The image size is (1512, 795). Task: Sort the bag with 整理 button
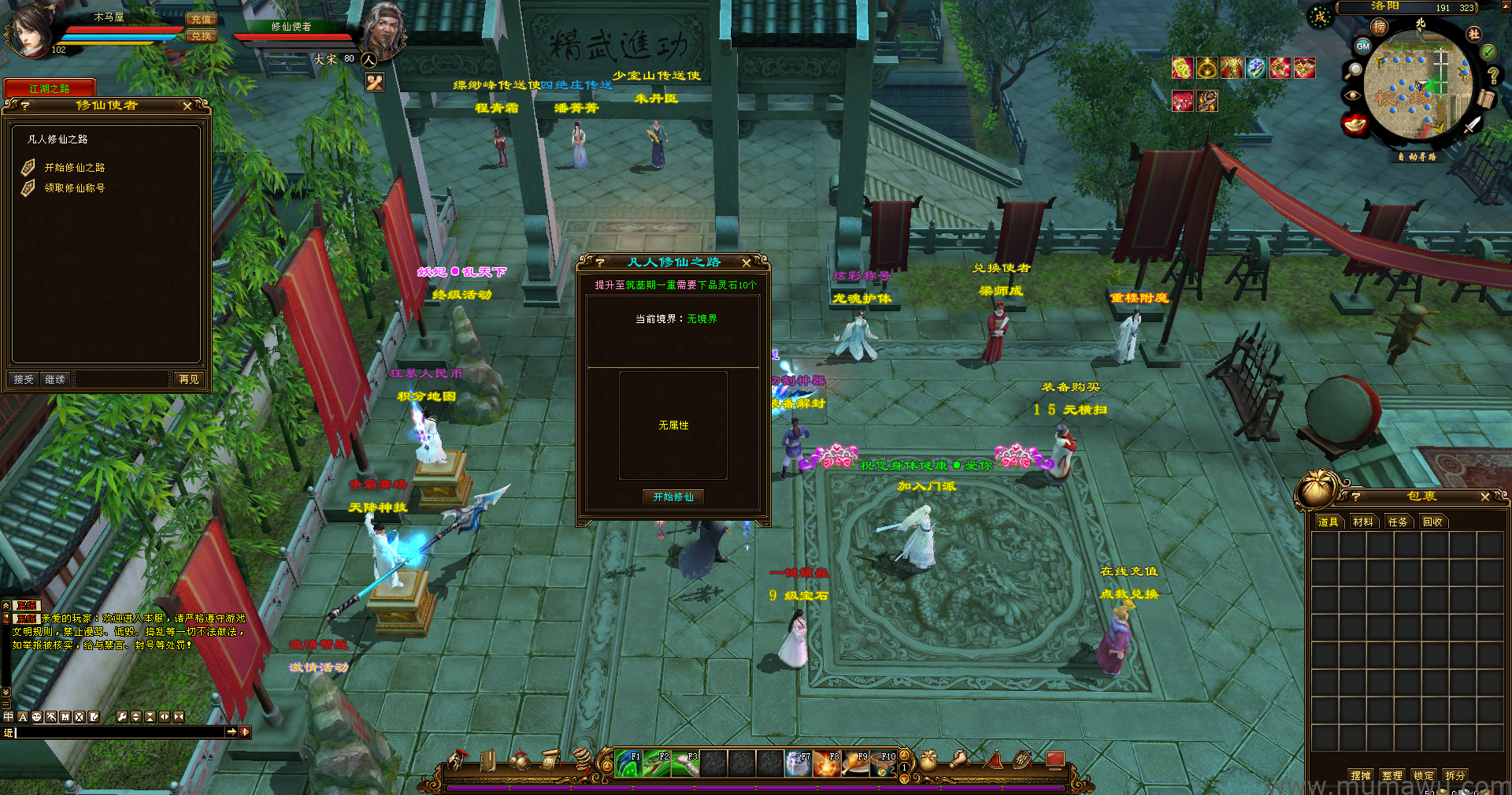[1392, 775]
